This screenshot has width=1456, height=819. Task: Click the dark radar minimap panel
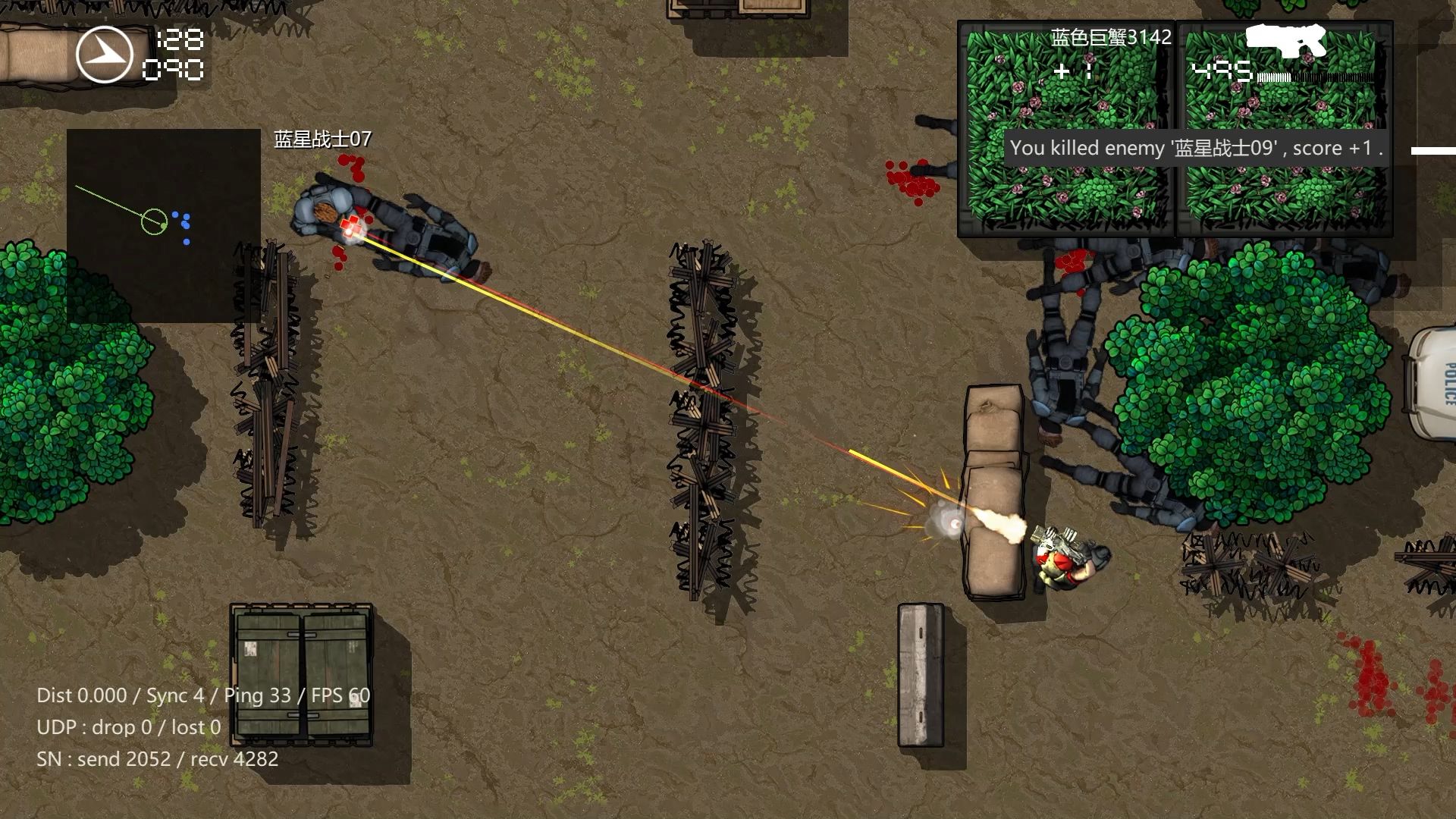164,225
